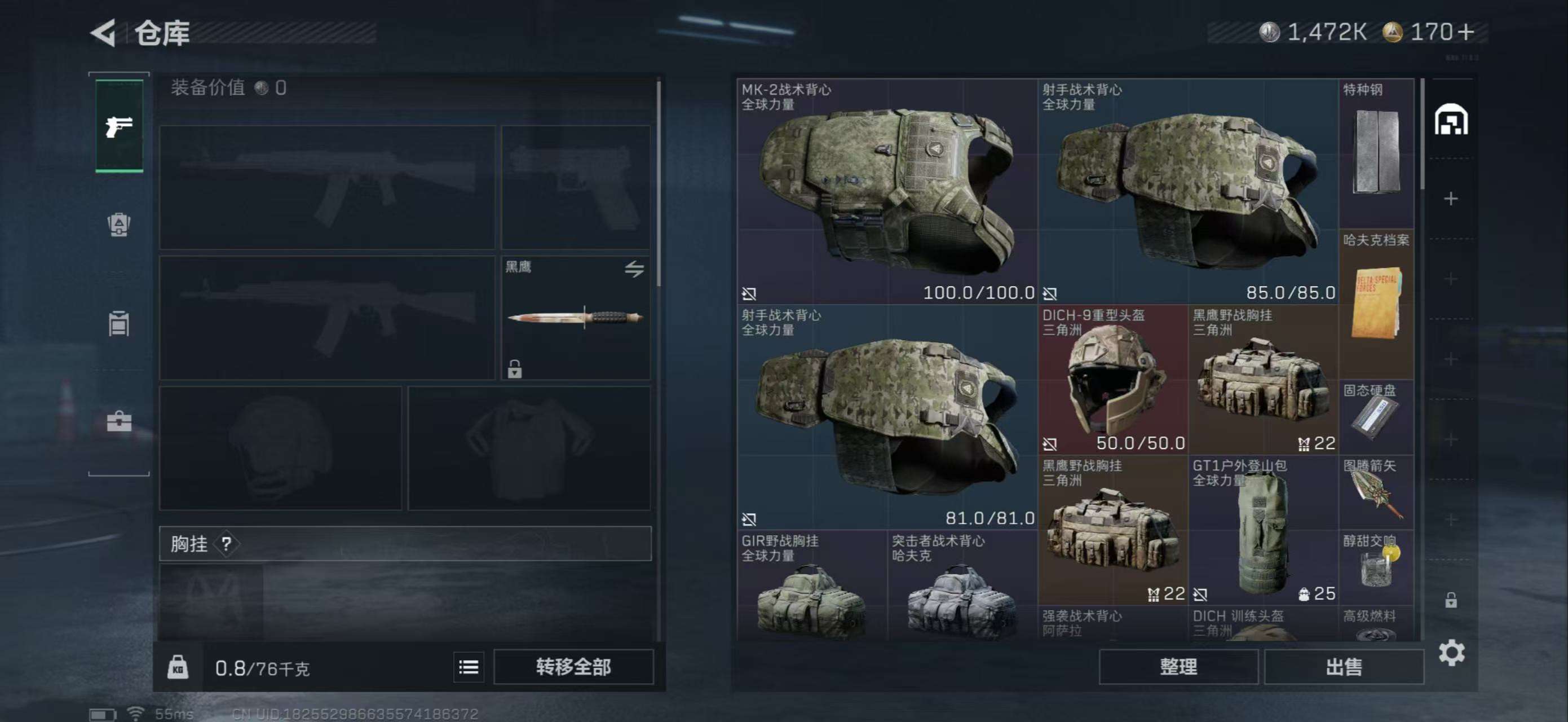1568x722 pixels.
Task: Switch to the backpack tab
Action: pyautogui.click(x=119, y=224)
